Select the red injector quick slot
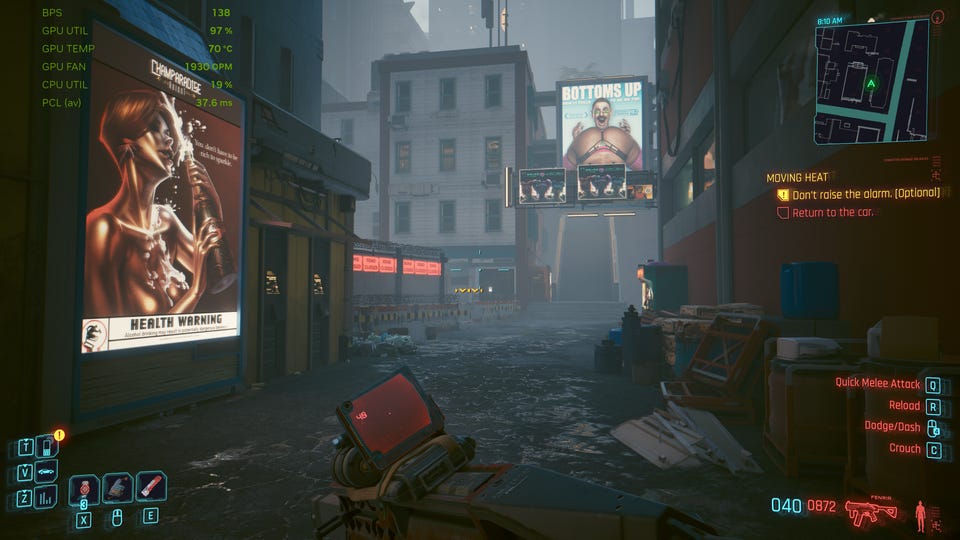 (x=151, y=487)
